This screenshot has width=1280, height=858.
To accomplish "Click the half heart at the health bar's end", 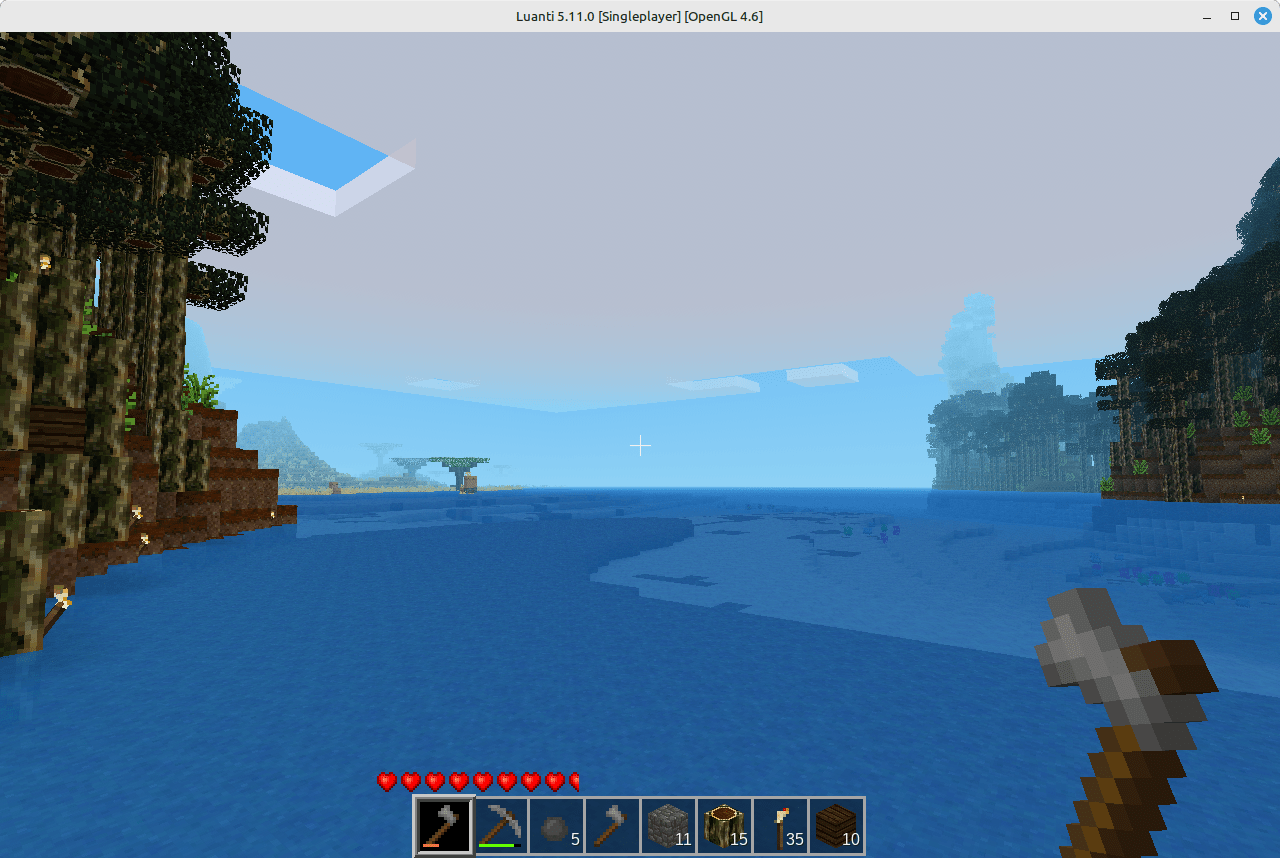I will click(x=574, y=782).
